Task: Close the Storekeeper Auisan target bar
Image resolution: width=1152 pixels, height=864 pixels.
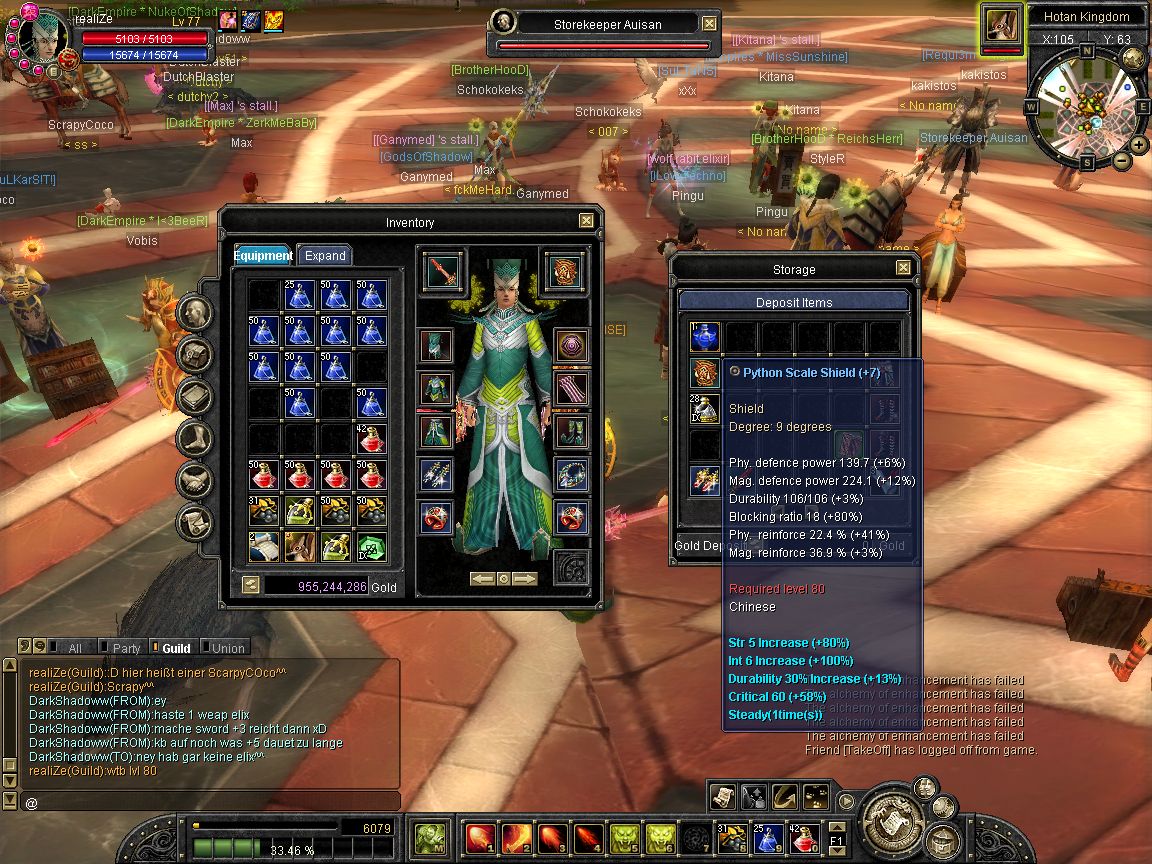Action: pyautogui.click(x=709, y=23)
